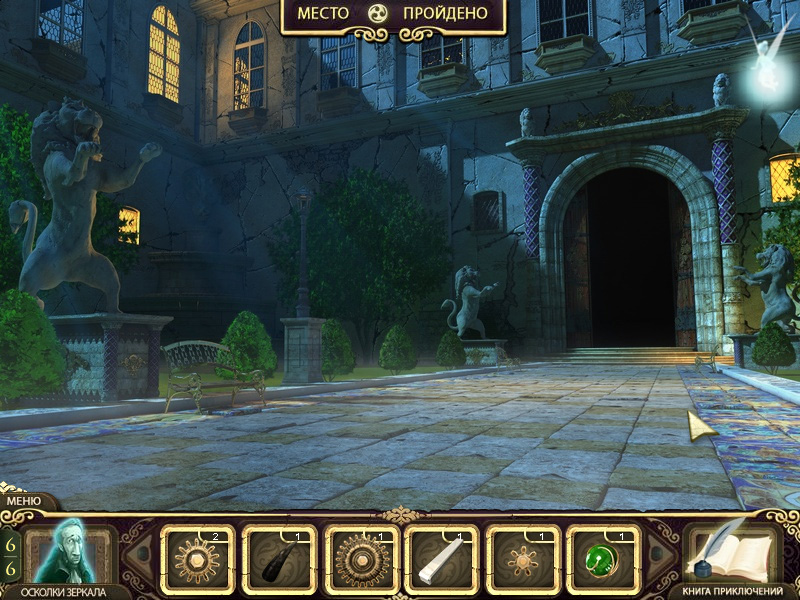The width and height of the screenshot is (800, 600).
Task: Pick the green gem inventory item
Action: (604, 557)
